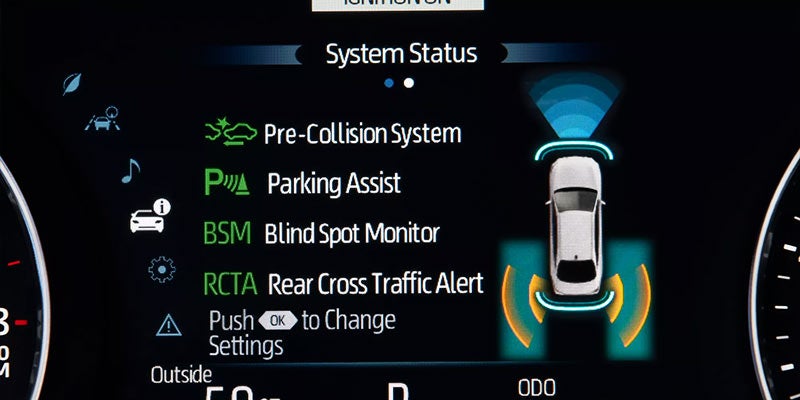This screenshot has height=400, width=800.
Task: Choose the Parking Assist entry
Action: (x=302, y=184)
